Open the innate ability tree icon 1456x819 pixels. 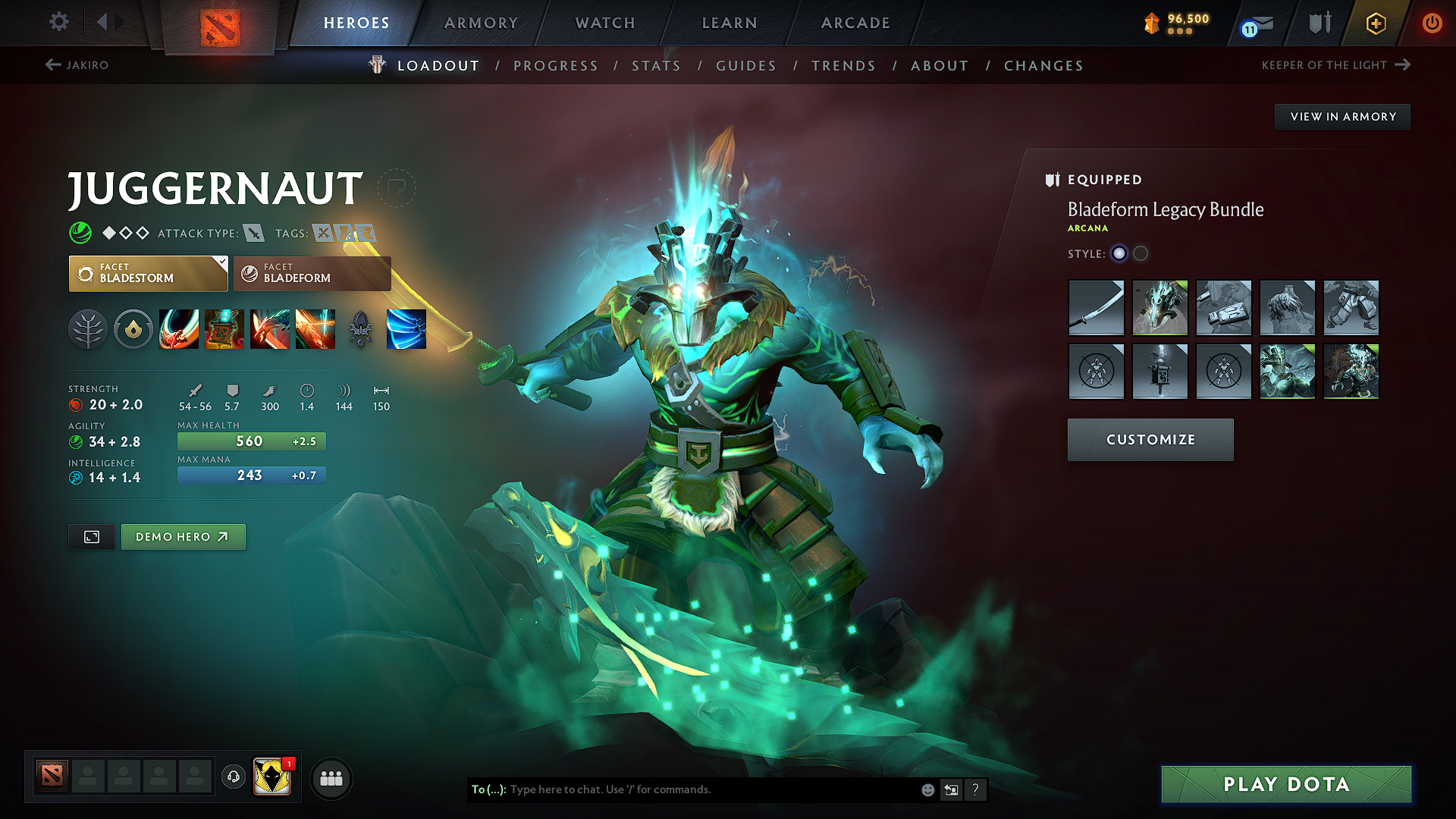(x=88, y=329)
